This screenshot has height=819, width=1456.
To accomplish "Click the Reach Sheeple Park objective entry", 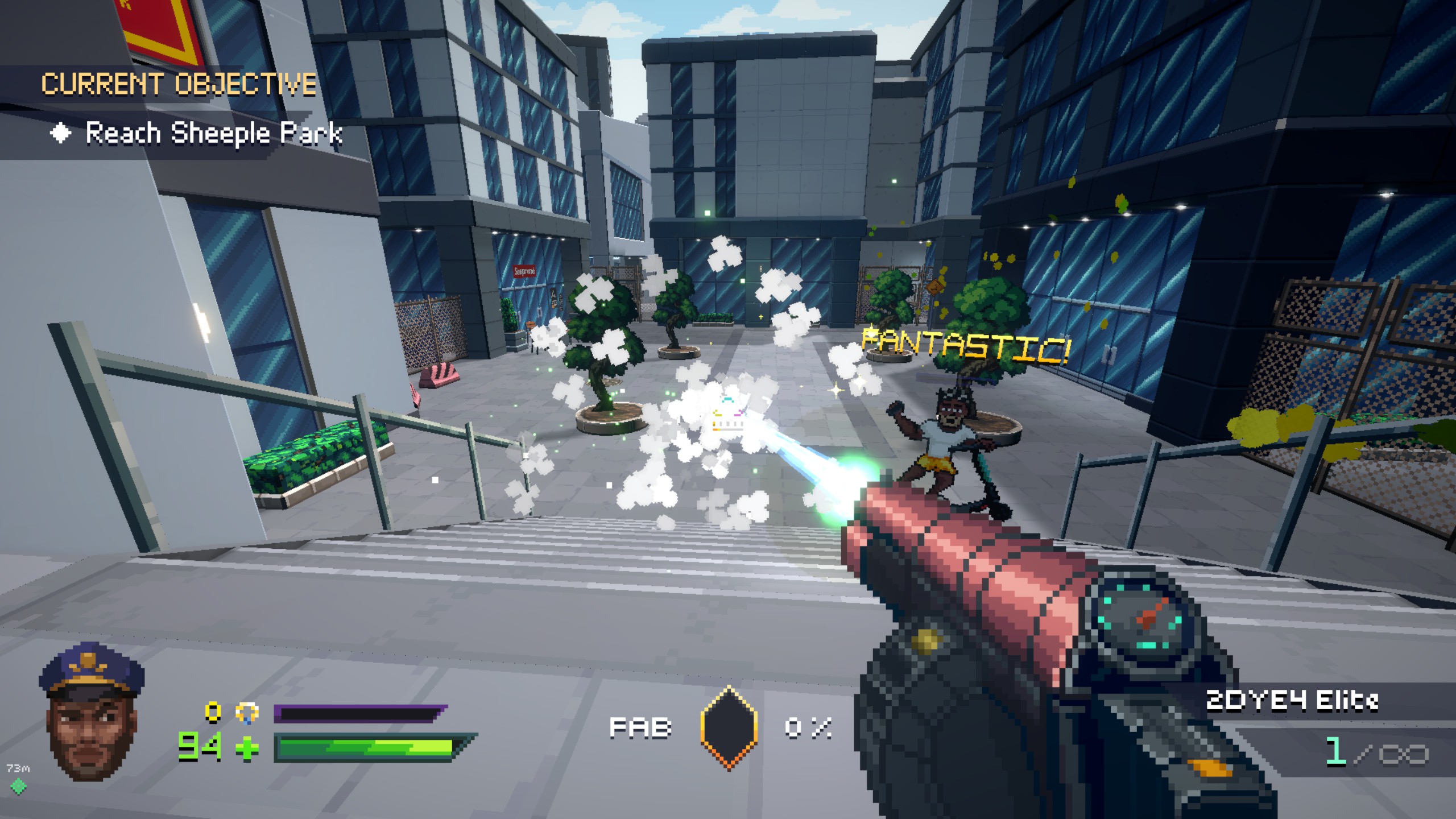I will pyautogui.click(x=213, y=134).
